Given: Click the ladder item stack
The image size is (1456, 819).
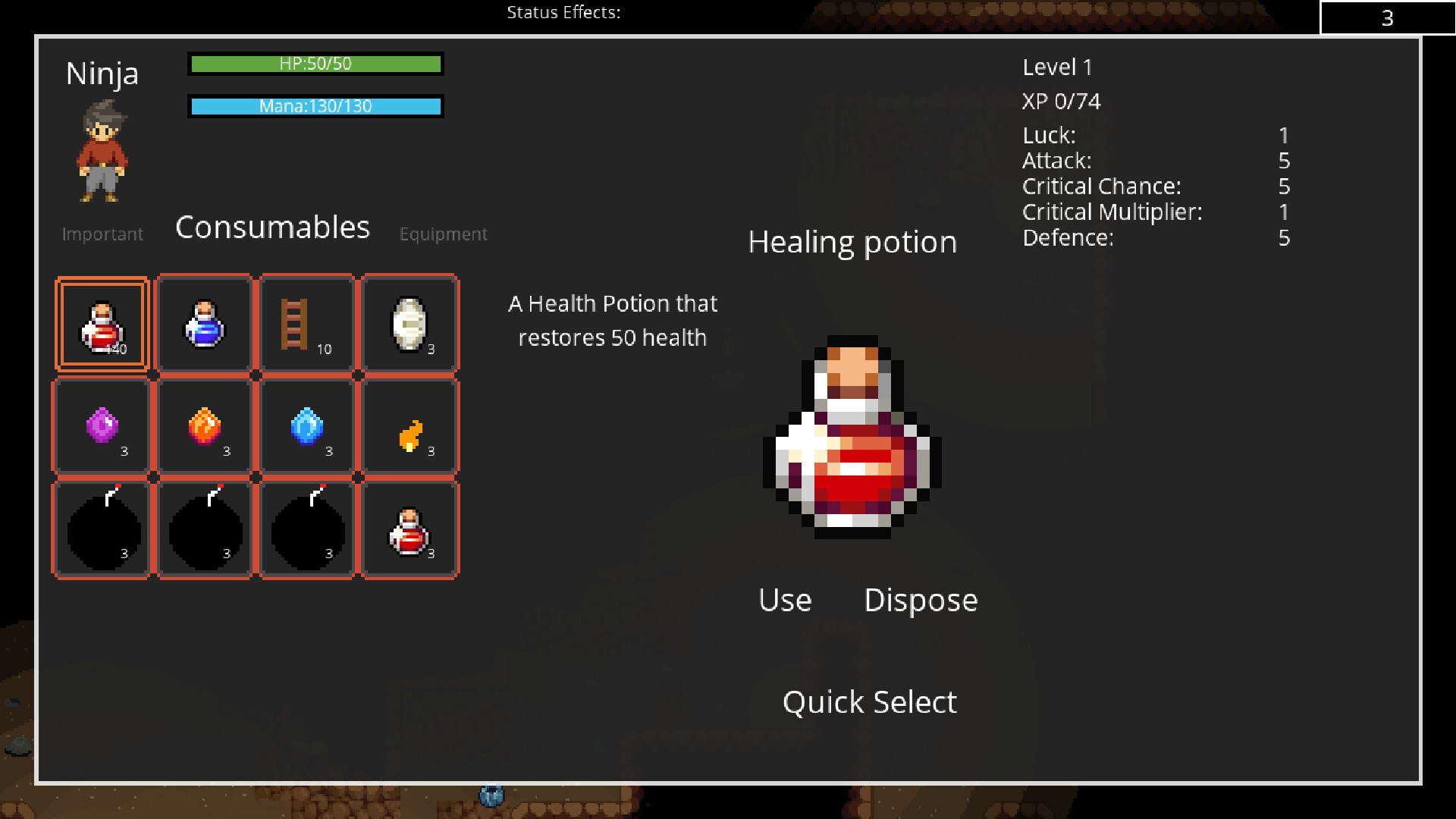Looking at the screenshot, I should click(x=306, y=323).
